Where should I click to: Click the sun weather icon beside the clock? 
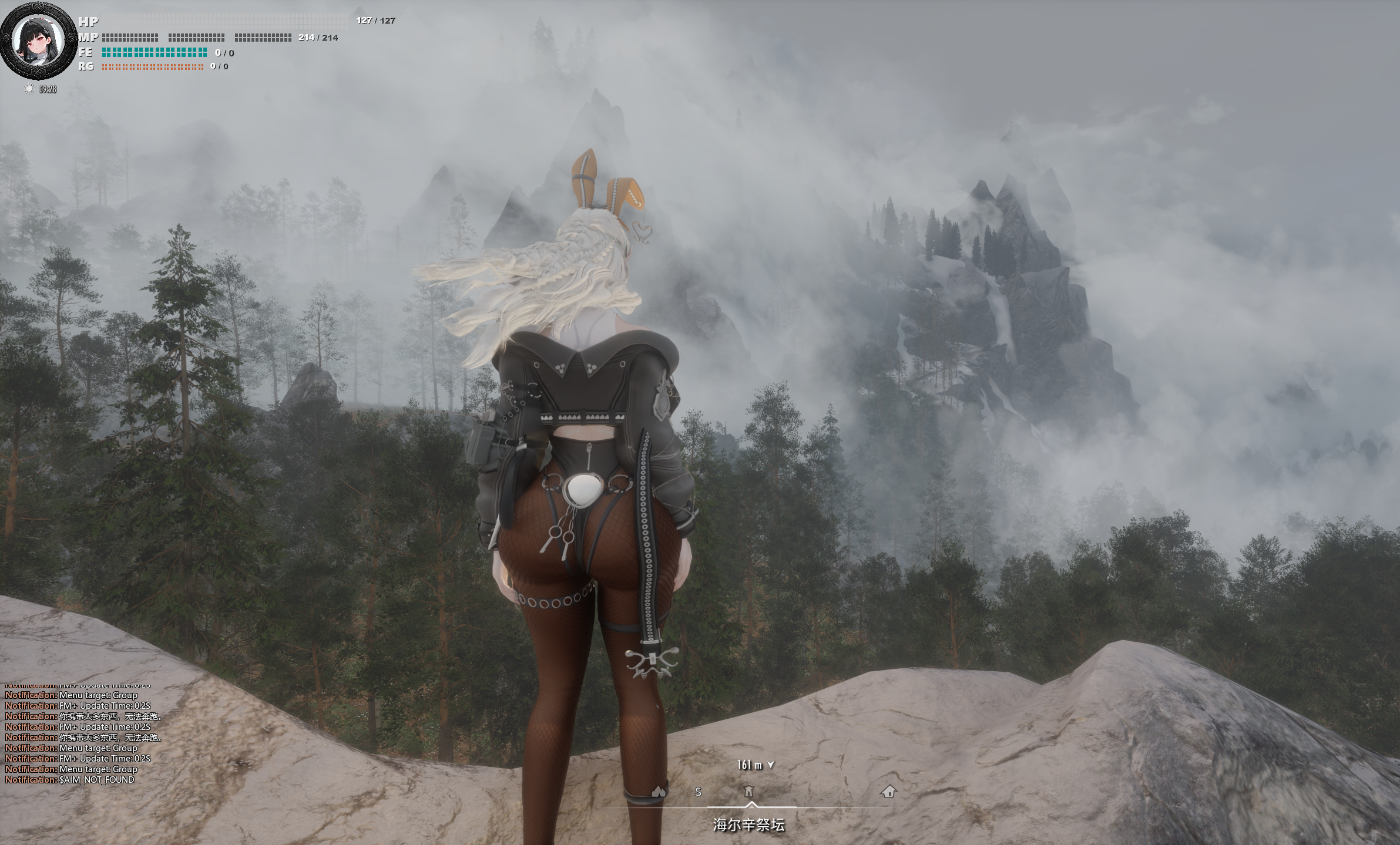click(29, 89)
